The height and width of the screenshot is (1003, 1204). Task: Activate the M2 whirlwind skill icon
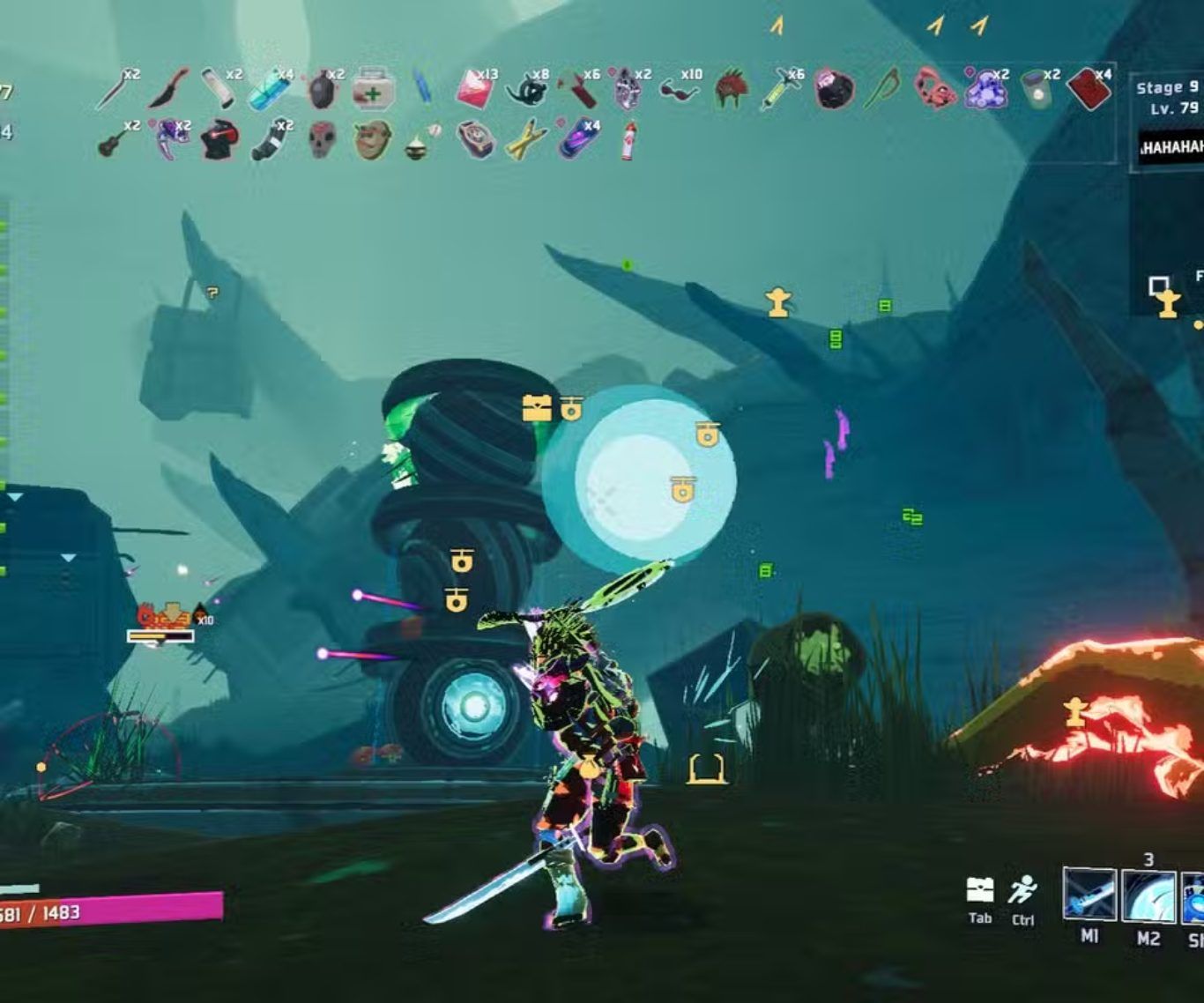click(x=1148, y=895)
